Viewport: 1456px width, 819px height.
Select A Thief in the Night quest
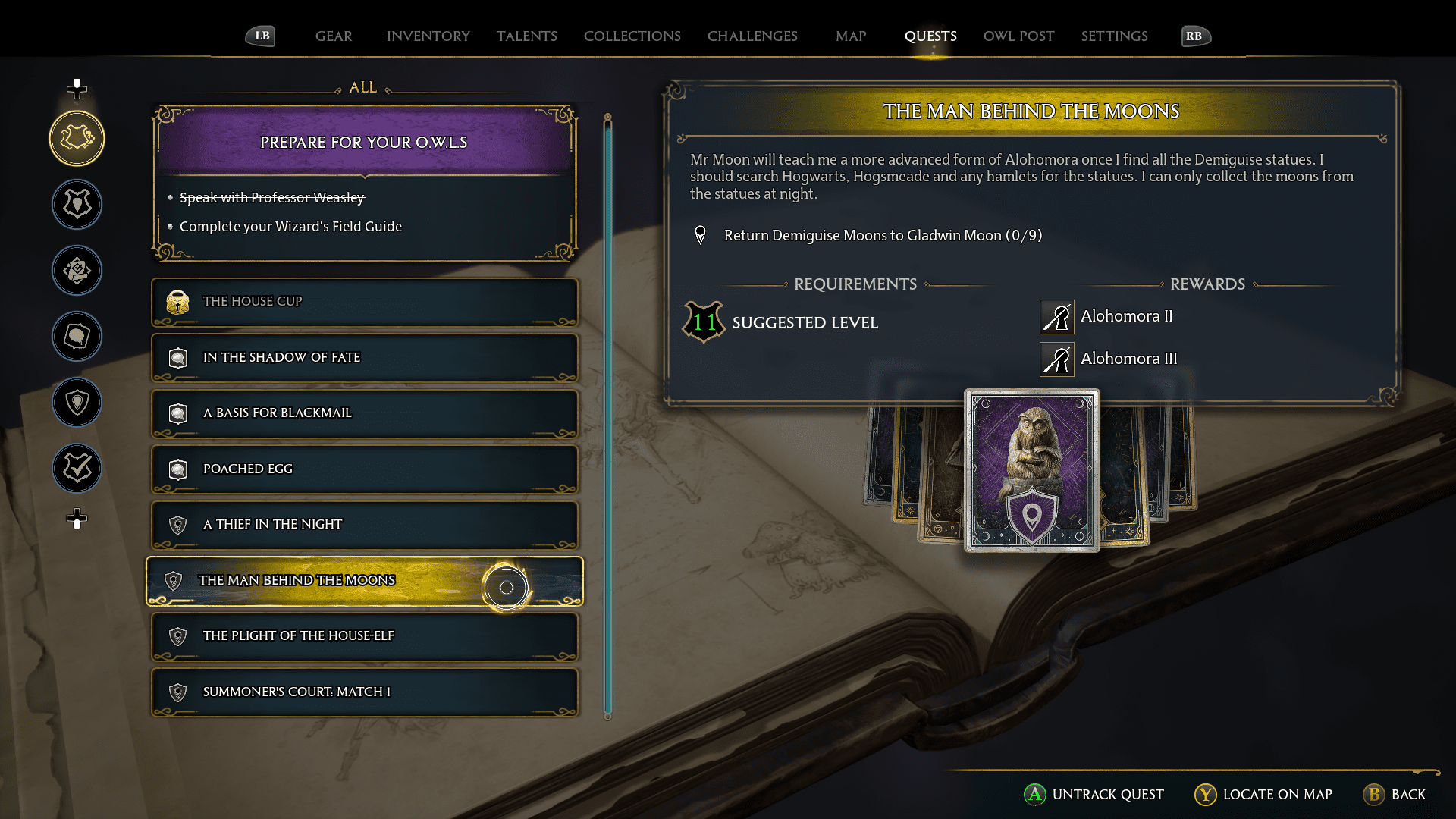364,525
